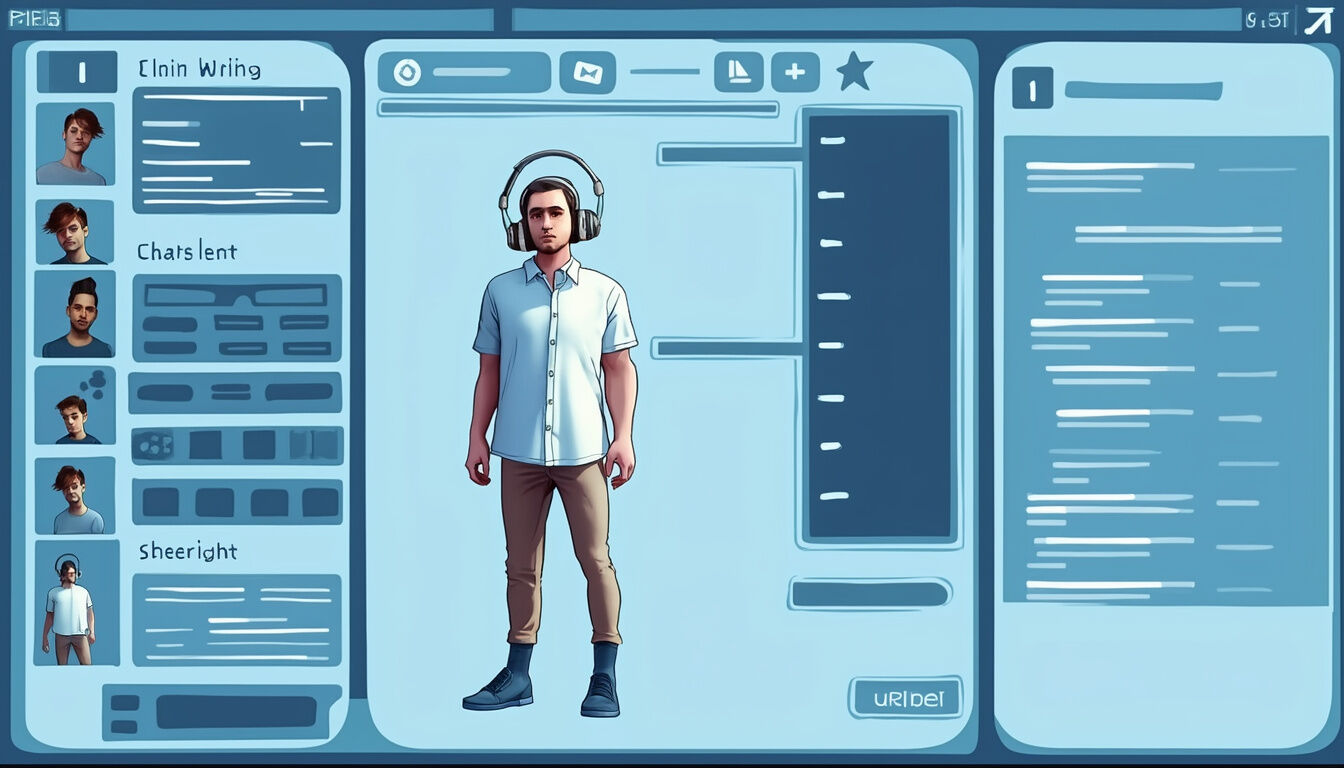Open the Chatslent section heading
Image resolution: width=1344 pixels, height=768 pixels.
click(187, 252)
